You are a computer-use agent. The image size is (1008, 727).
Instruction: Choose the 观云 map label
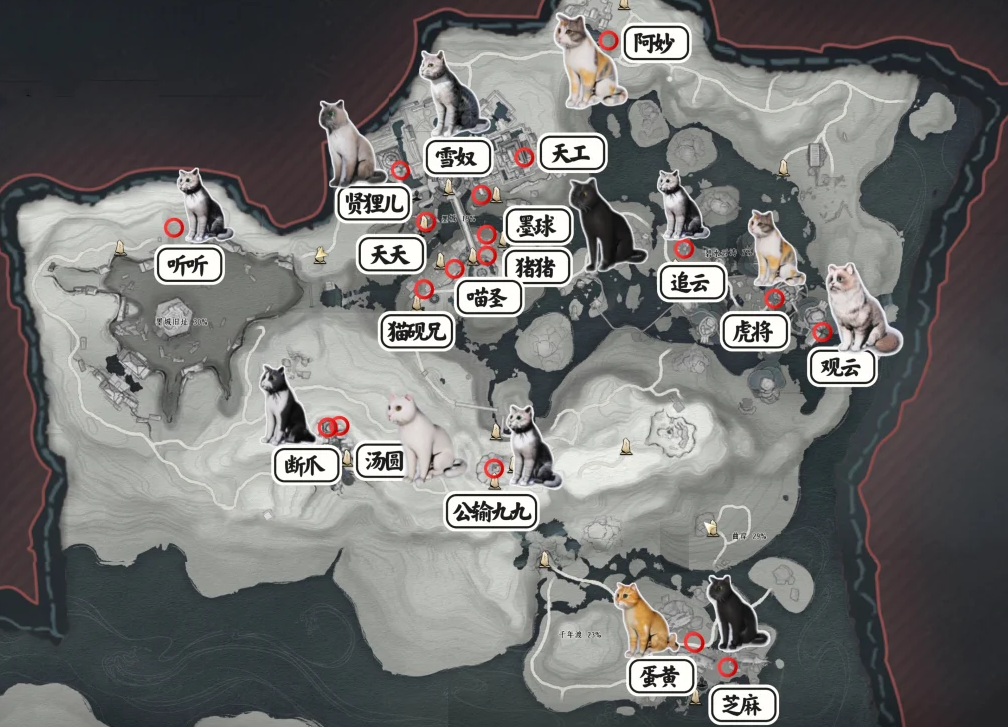[843, 368]
